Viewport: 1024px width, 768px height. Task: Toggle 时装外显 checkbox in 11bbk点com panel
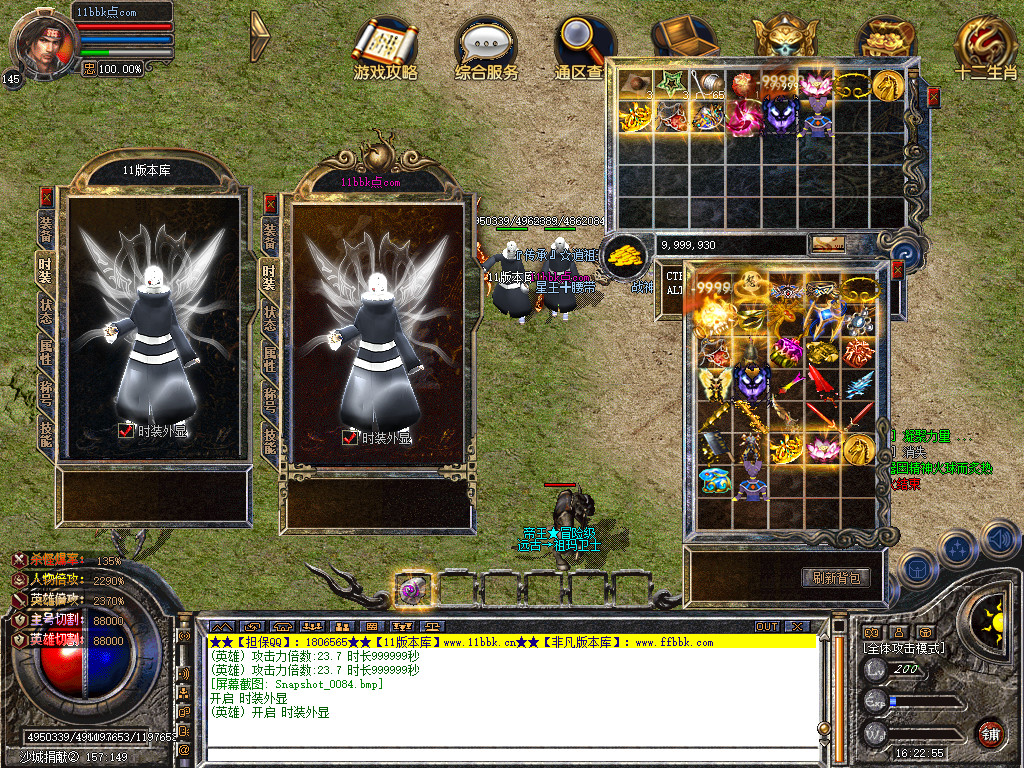pyautogui.click(x=350, y=437)
